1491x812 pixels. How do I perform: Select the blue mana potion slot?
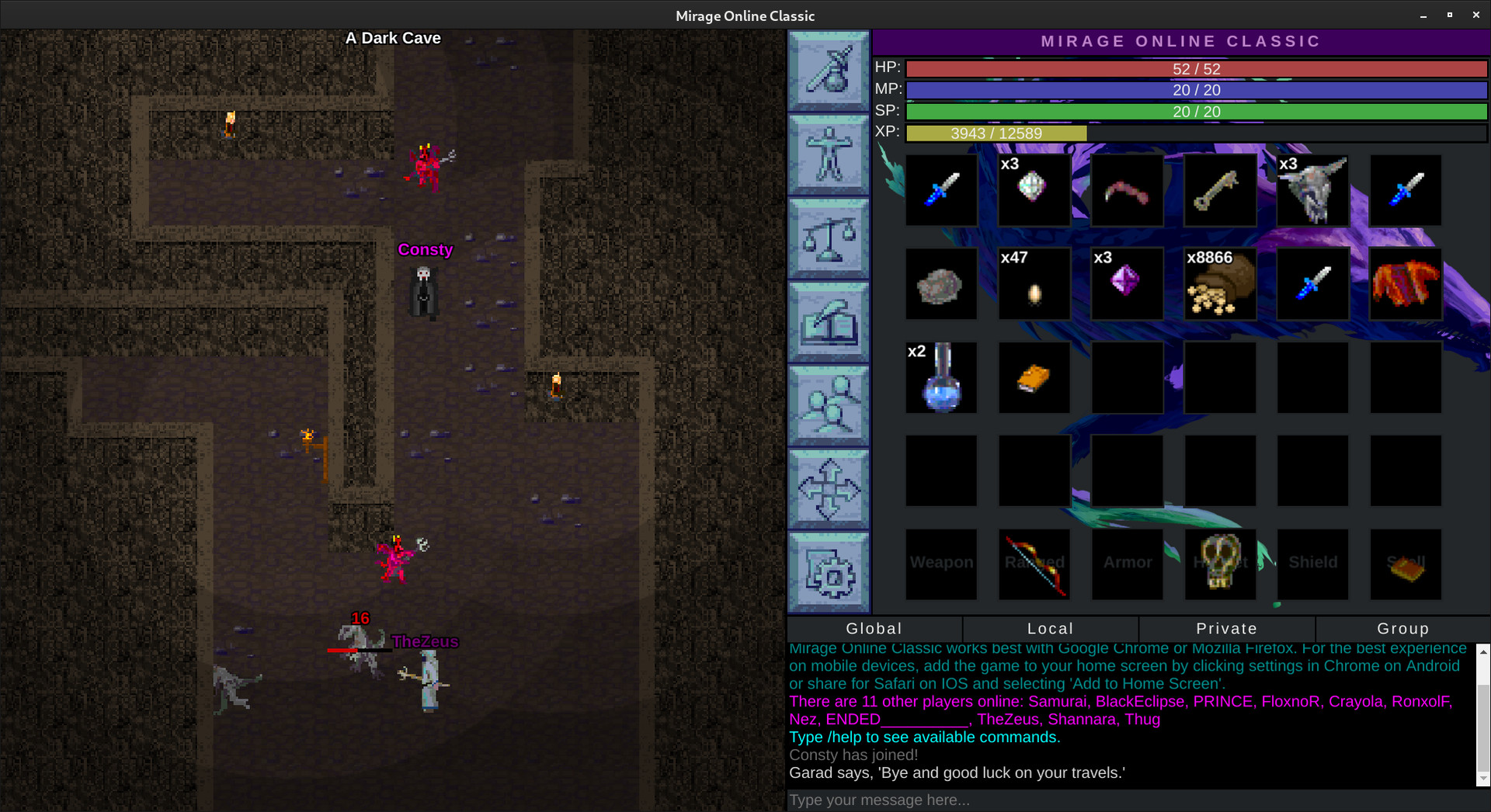click(941, 378)
